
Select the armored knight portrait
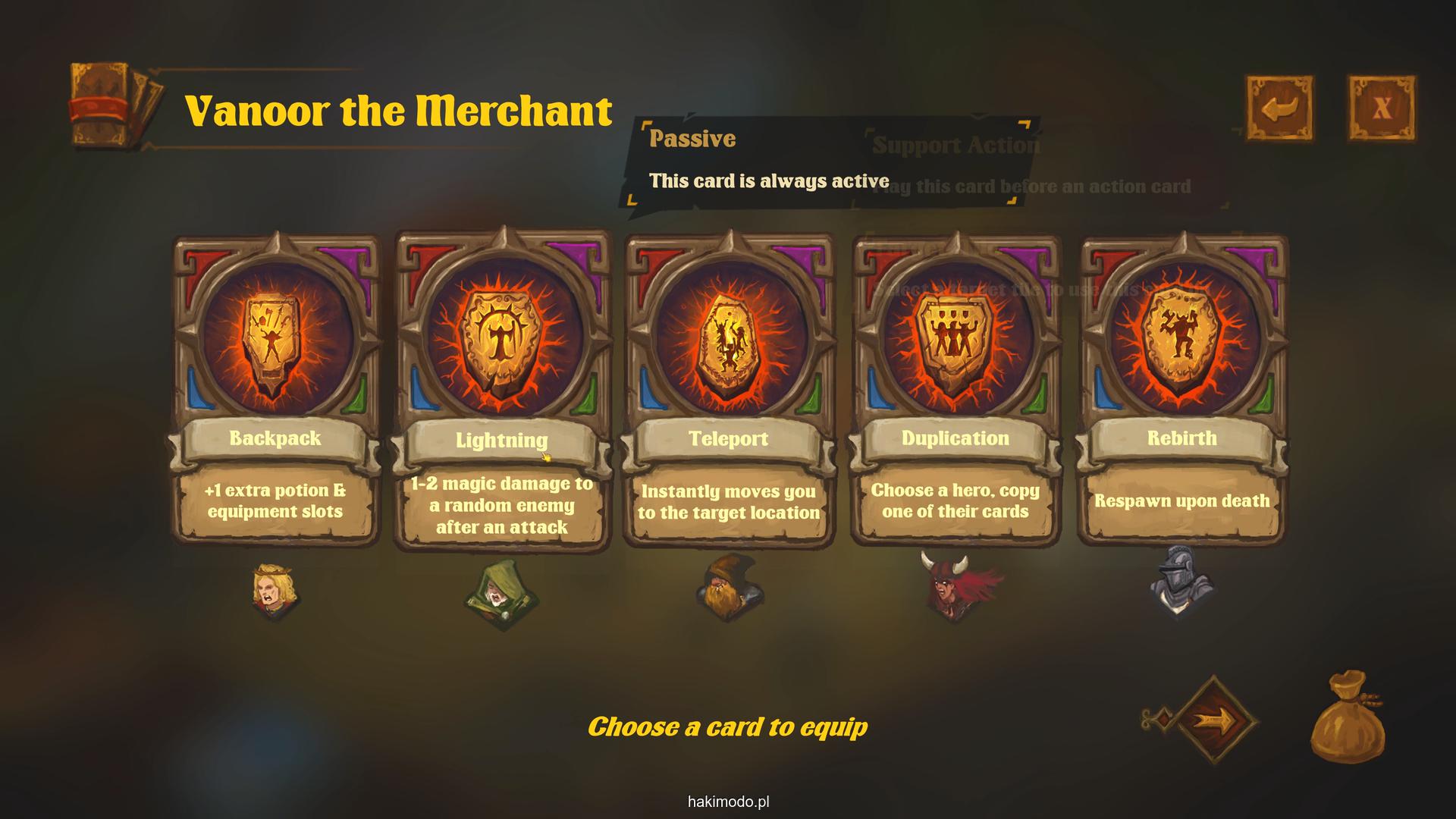1179,583
